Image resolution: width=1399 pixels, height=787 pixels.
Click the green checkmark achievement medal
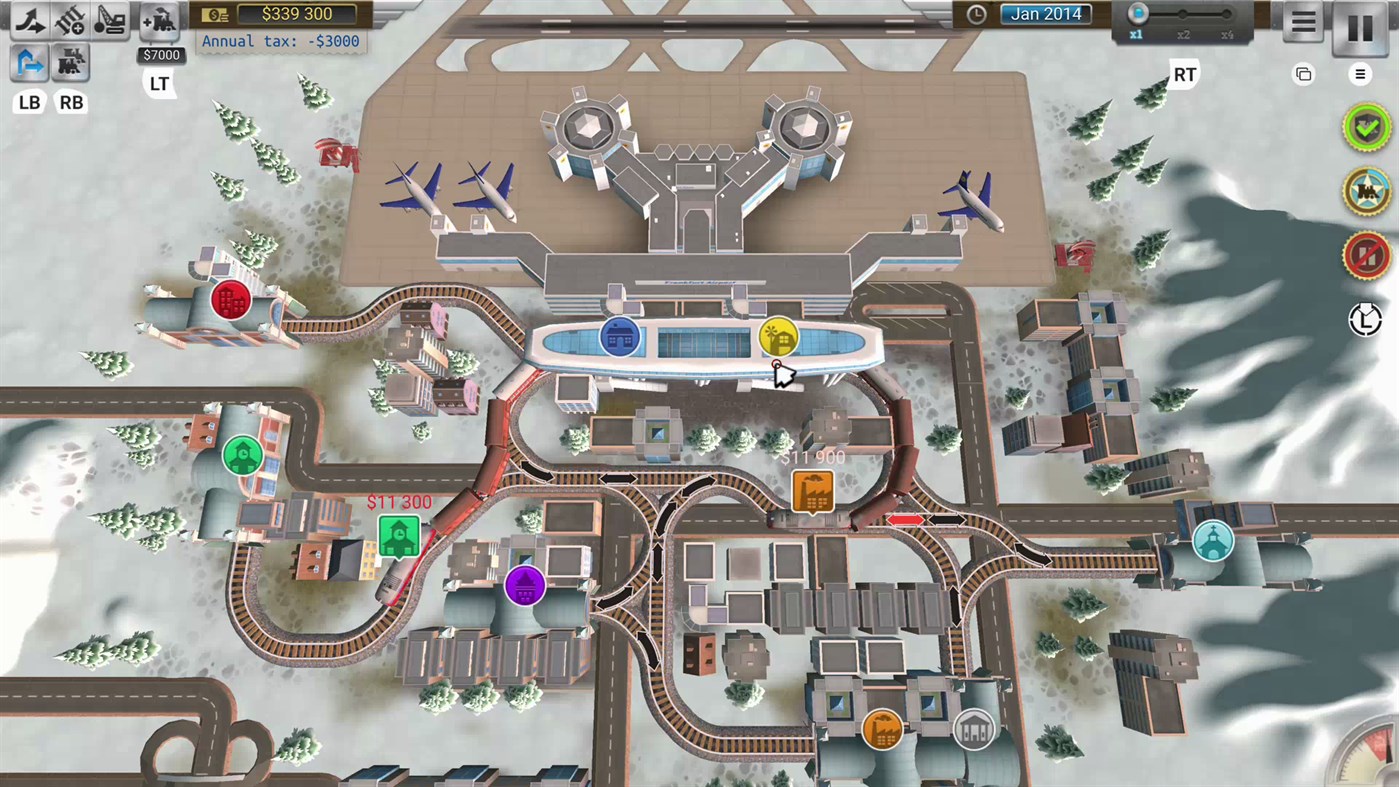pyautogui.click(x=1366, y=128)
